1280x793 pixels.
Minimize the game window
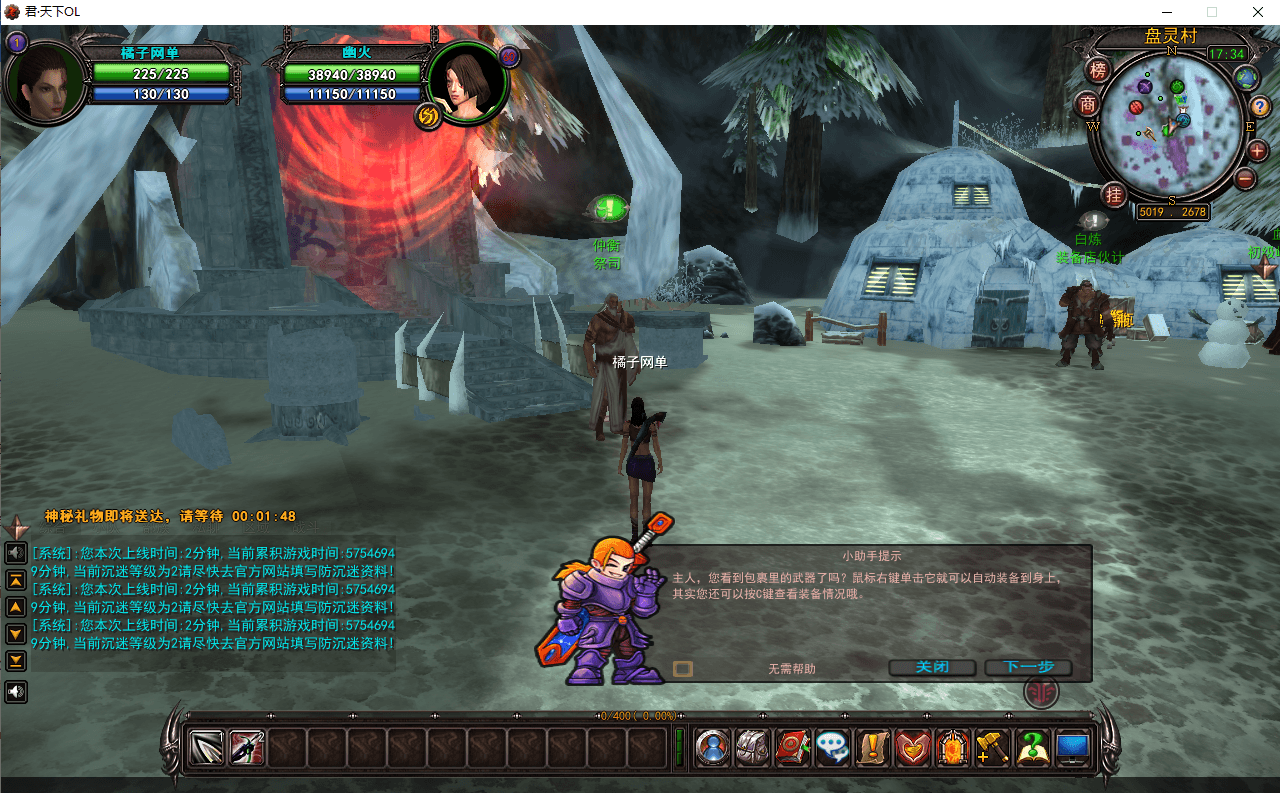click(1165, 12)
